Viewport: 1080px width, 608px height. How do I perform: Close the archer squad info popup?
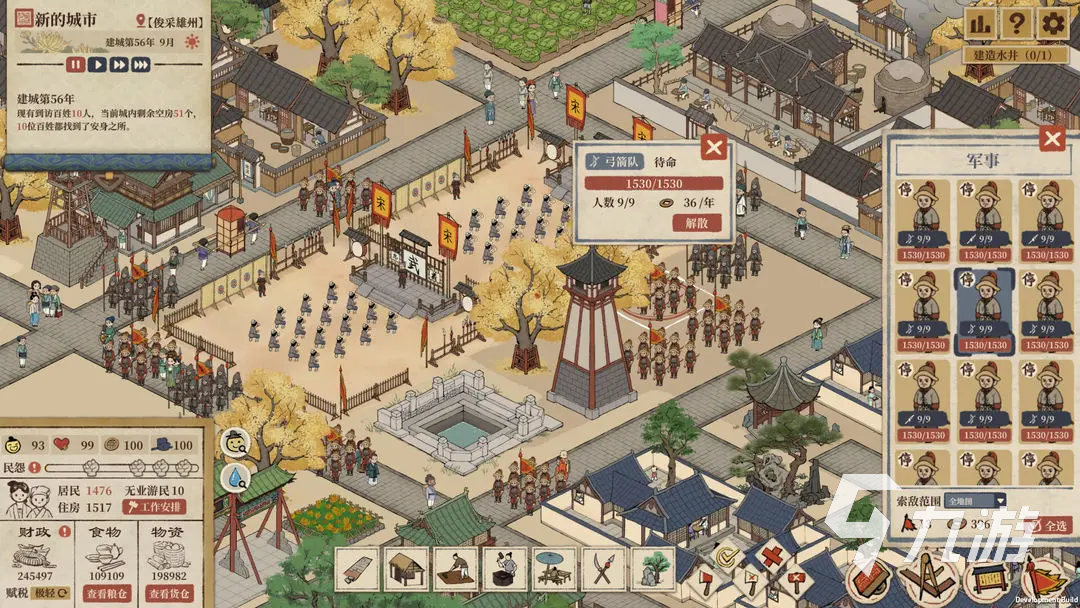(713, 148)
